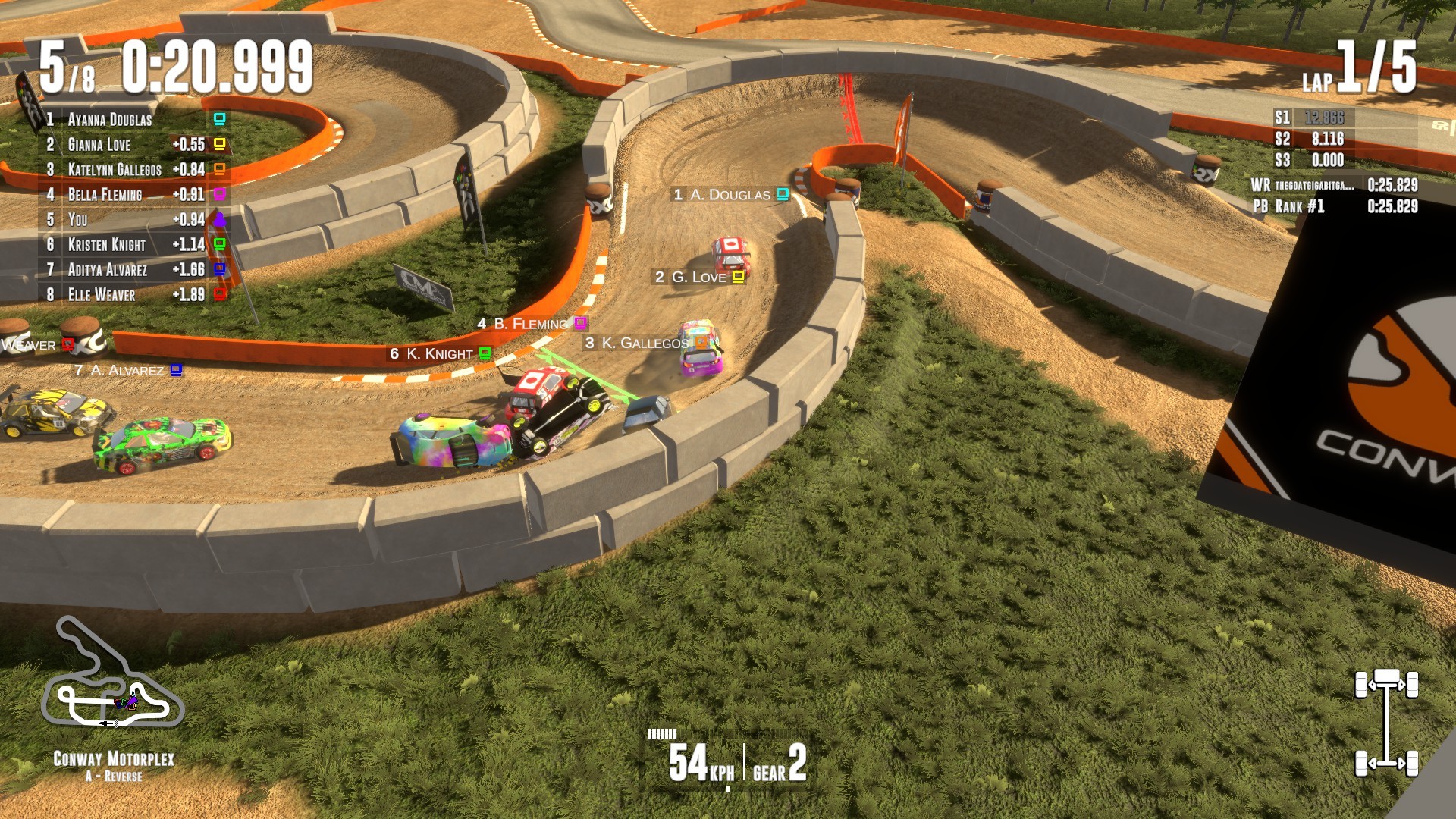Image resolution: width=1456 pixels, height=819 pixels.
Task: Select the A. Douglas name tag on track
Action: (727, 195)
